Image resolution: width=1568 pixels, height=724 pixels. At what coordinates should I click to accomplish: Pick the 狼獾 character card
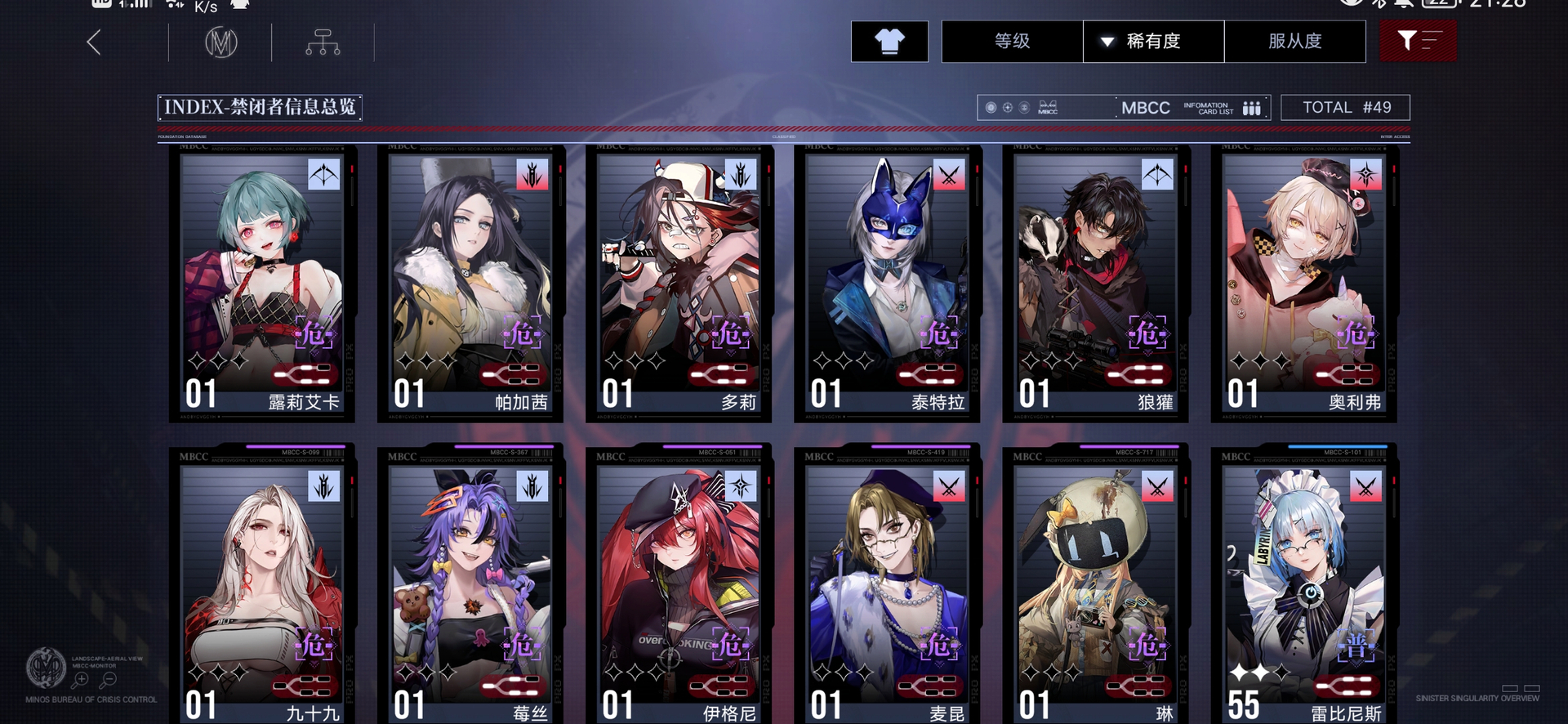pos(1095,283)
